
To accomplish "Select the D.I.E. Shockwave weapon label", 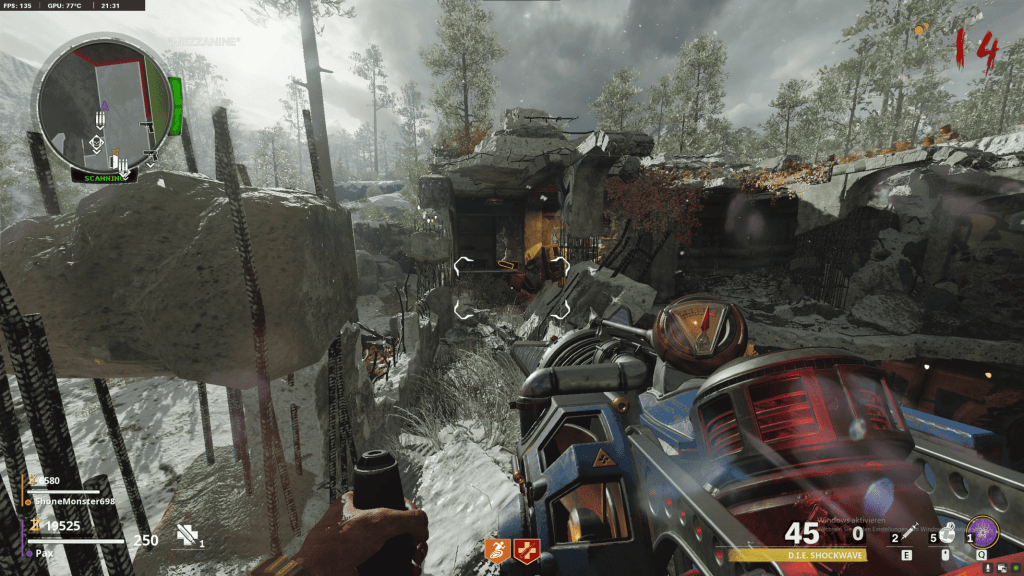I will click(x=796, y=554).
